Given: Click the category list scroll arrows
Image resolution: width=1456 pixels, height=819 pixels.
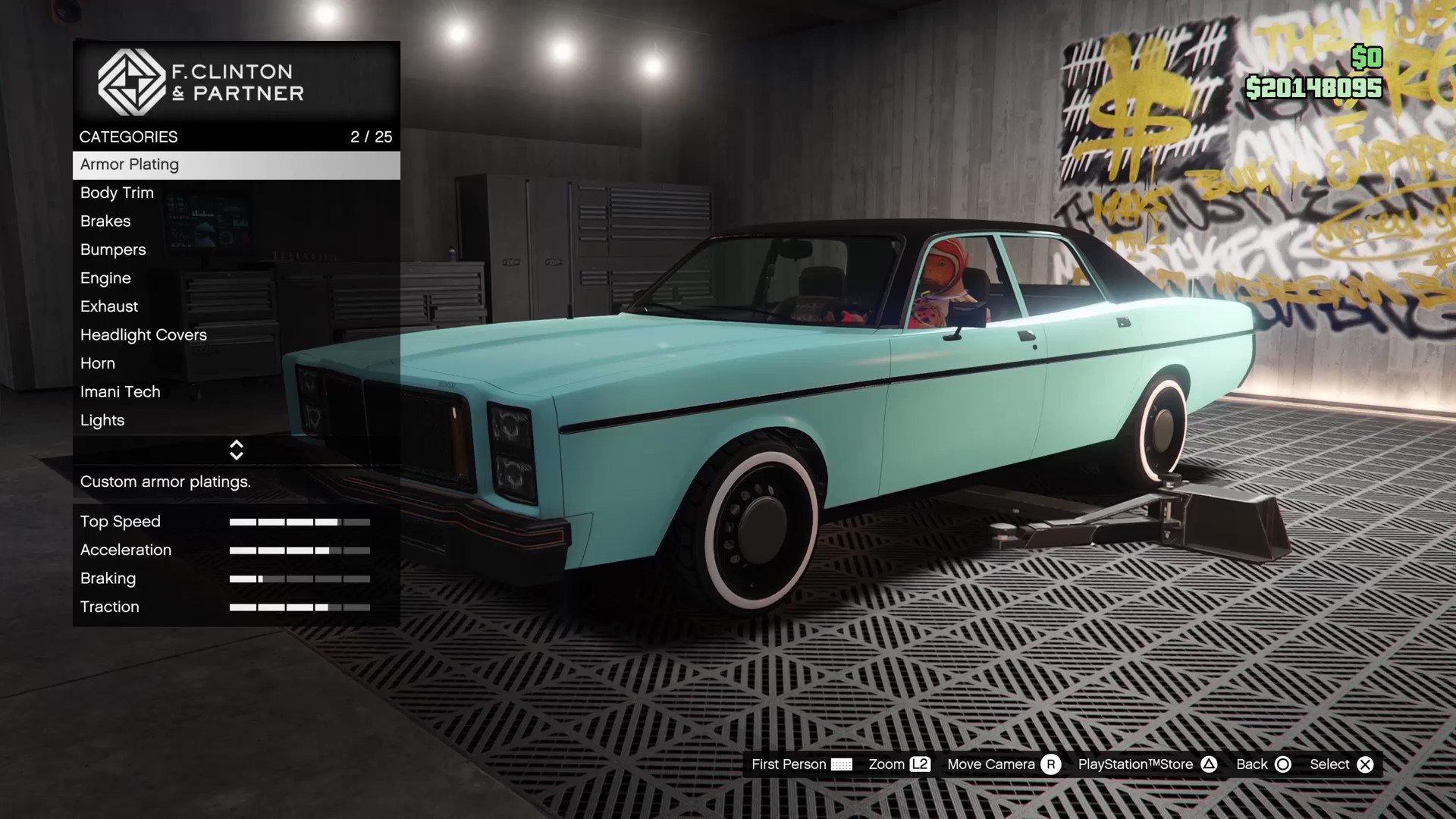Looking at the screenshot, I should 237,450.
